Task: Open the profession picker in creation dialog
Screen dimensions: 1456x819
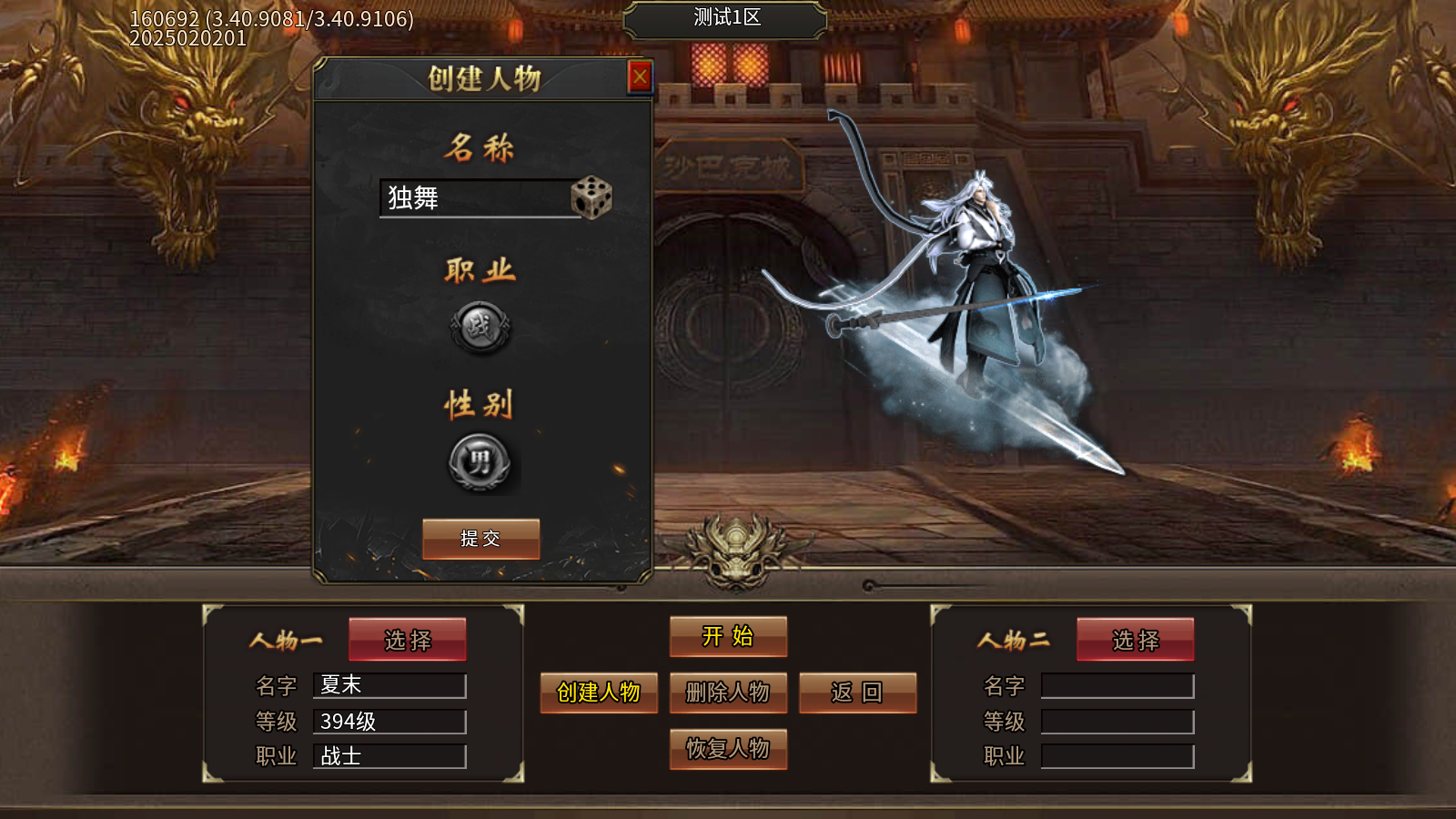Action: 480,326
